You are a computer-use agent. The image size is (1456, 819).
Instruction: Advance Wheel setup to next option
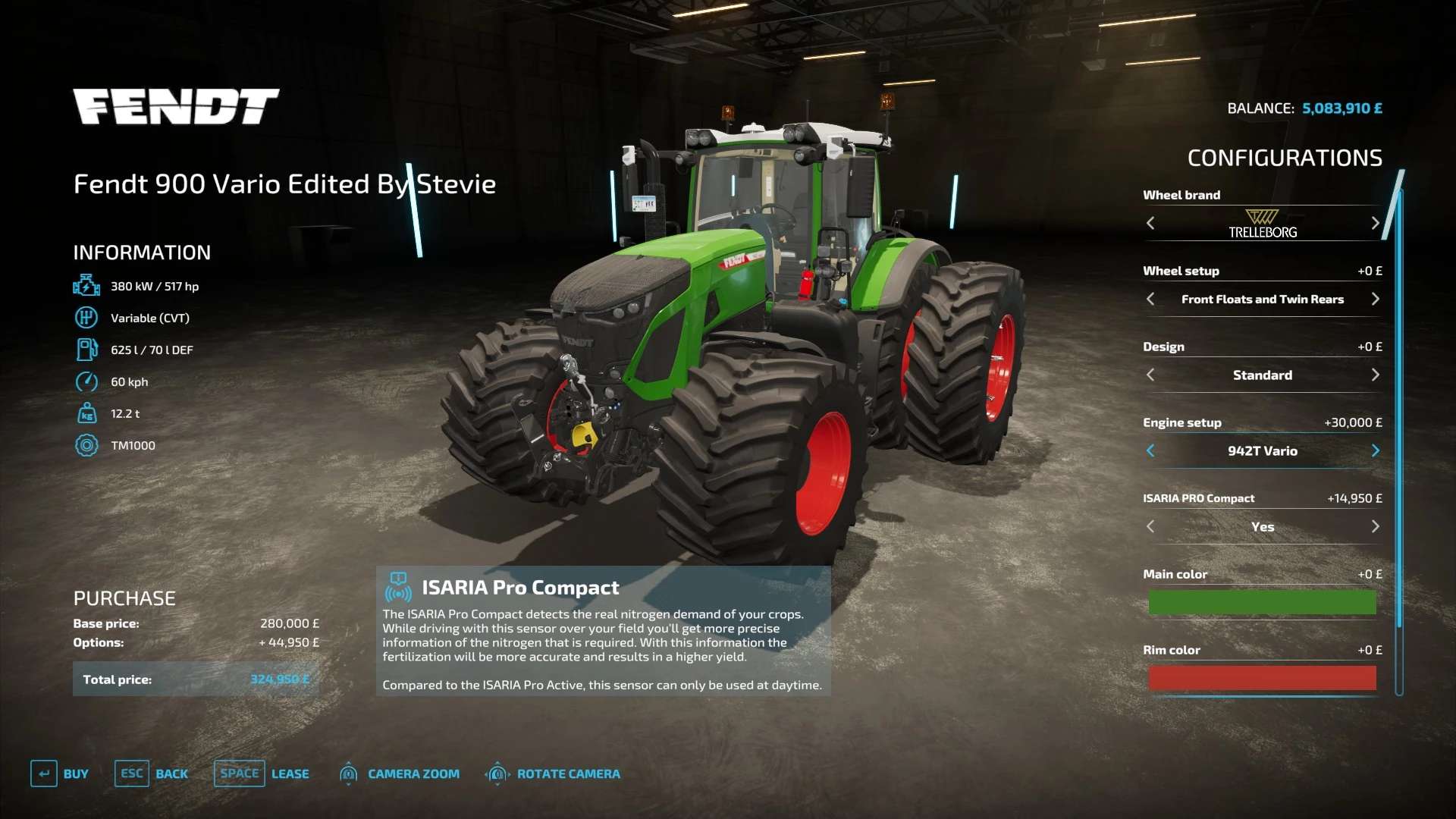tap(1375, 299)
